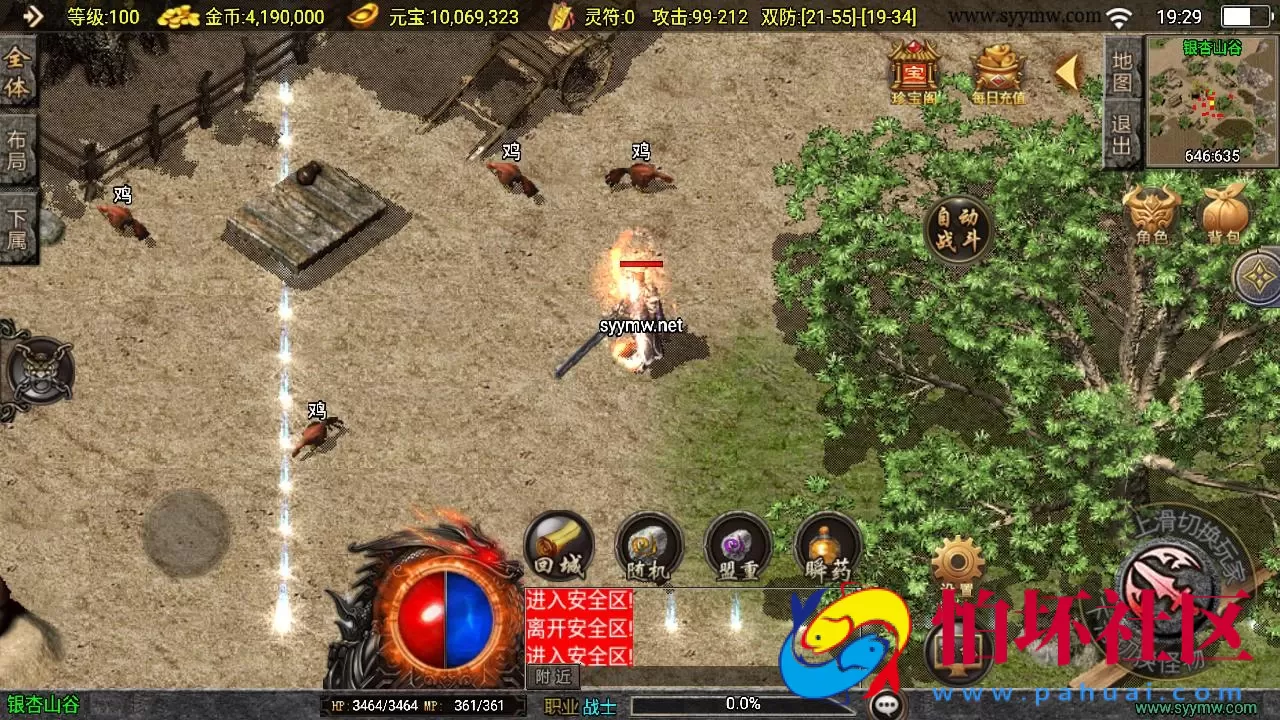Open the 珍宝阁 treasure shop

tap(914, 71)
